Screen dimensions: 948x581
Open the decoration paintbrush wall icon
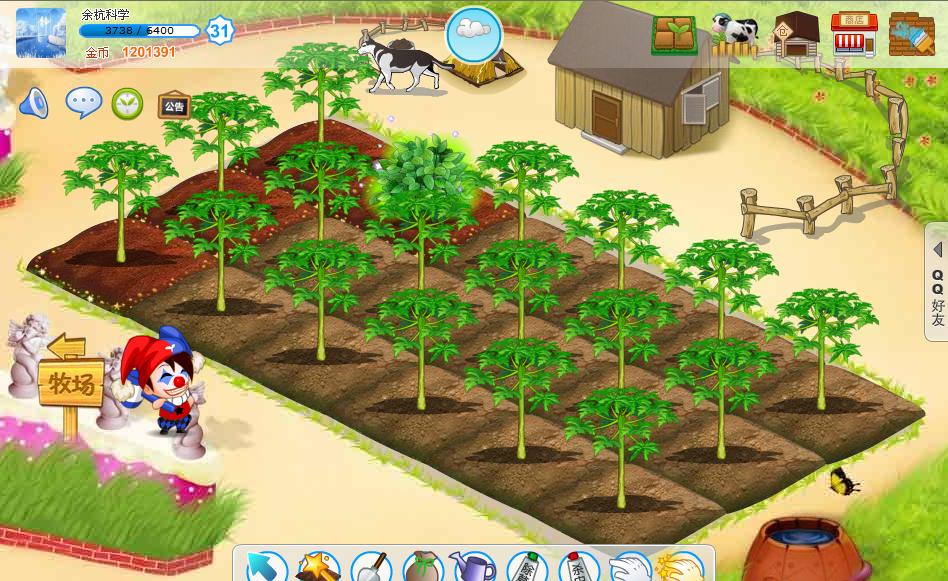coord(910,33)
